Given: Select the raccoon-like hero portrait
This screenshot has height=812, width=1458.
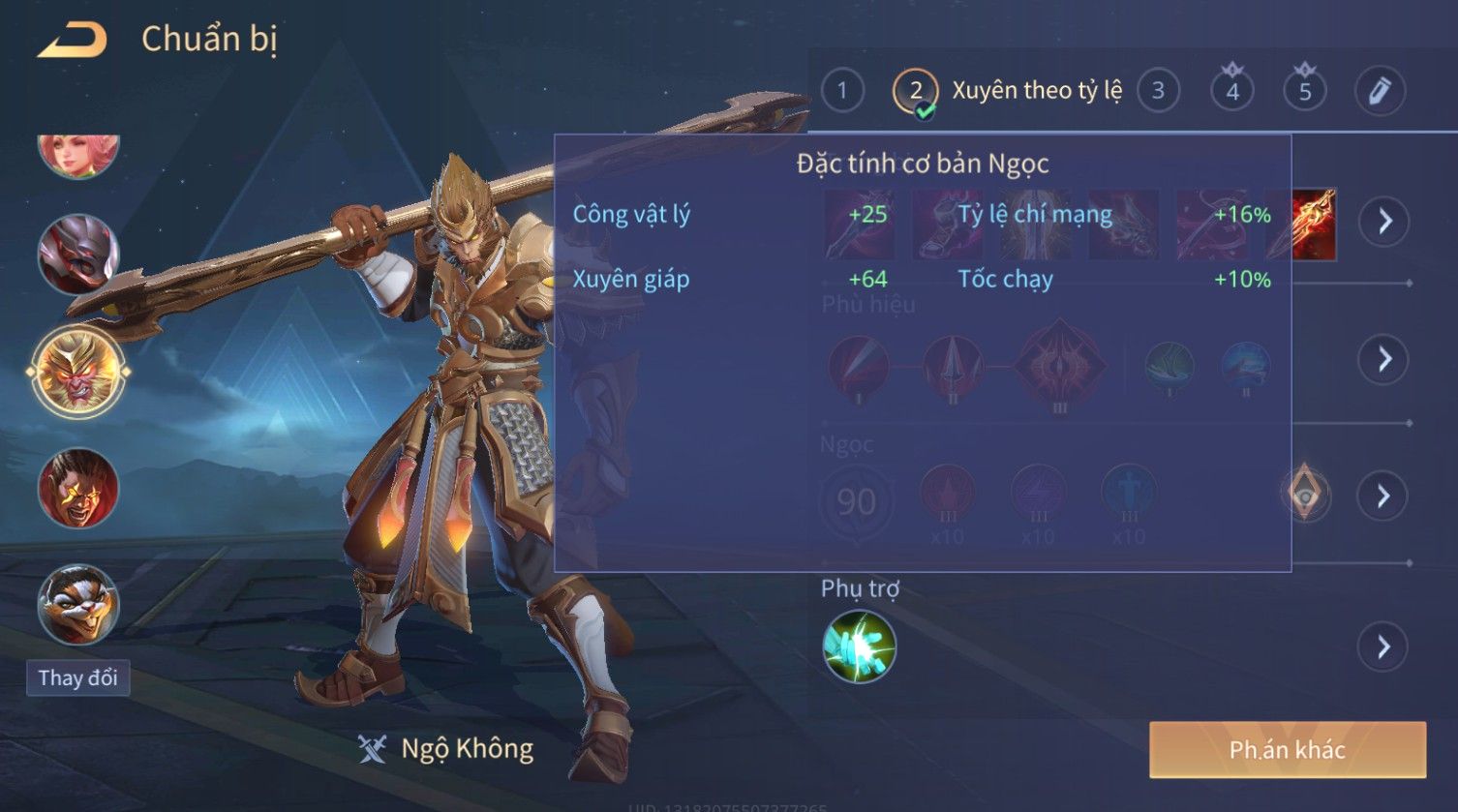Looking at the screenshot, I should 78,605.
